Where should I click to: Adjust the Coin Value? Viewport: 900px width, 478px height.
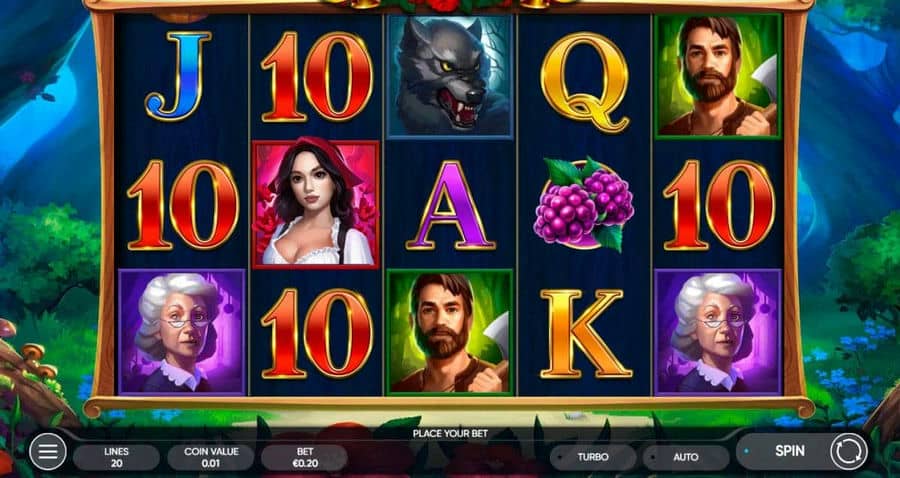coord(211,457)
